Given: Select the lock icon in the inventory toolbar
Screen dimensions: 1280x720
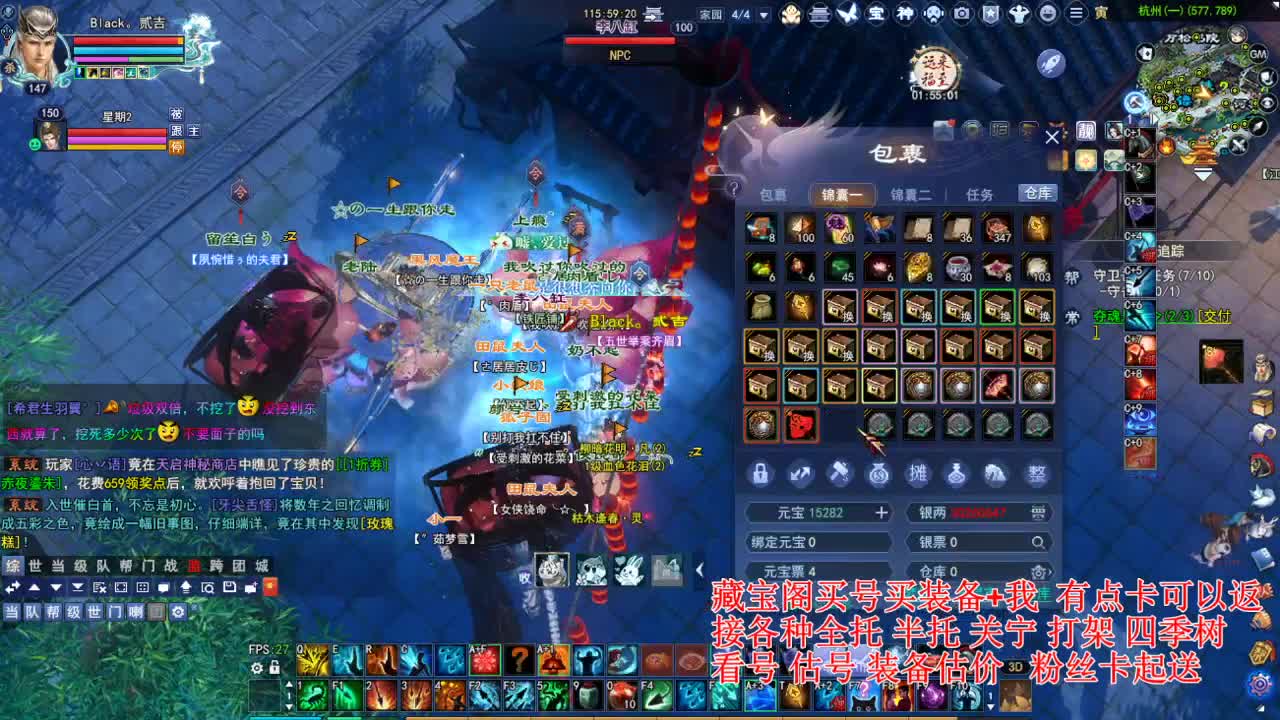Looking at the screenshot, I should point(761,474).
